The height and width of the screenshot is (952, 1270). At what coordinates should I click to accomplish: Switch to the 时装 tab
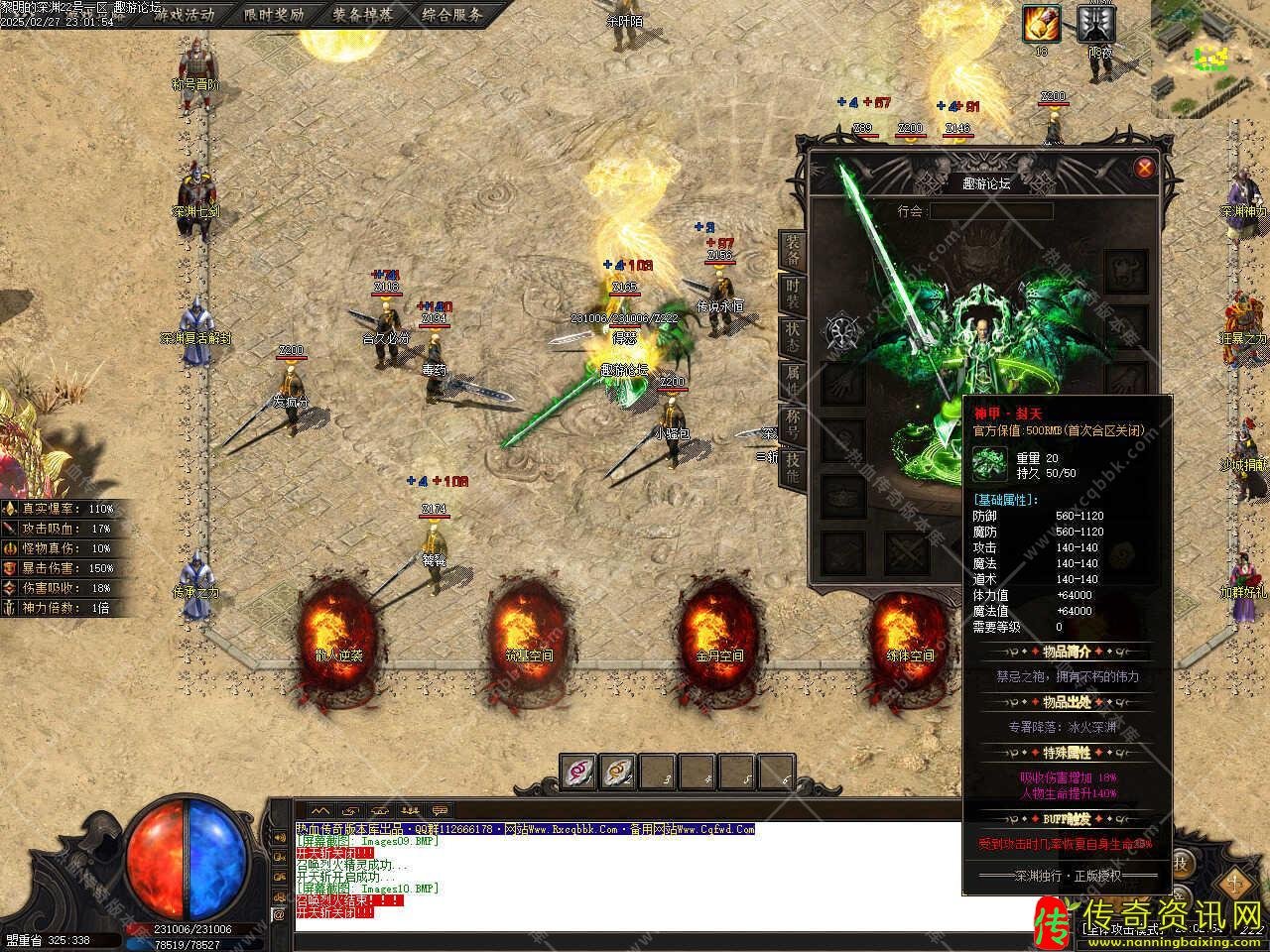pyautogui.click(x=793, y=293)
